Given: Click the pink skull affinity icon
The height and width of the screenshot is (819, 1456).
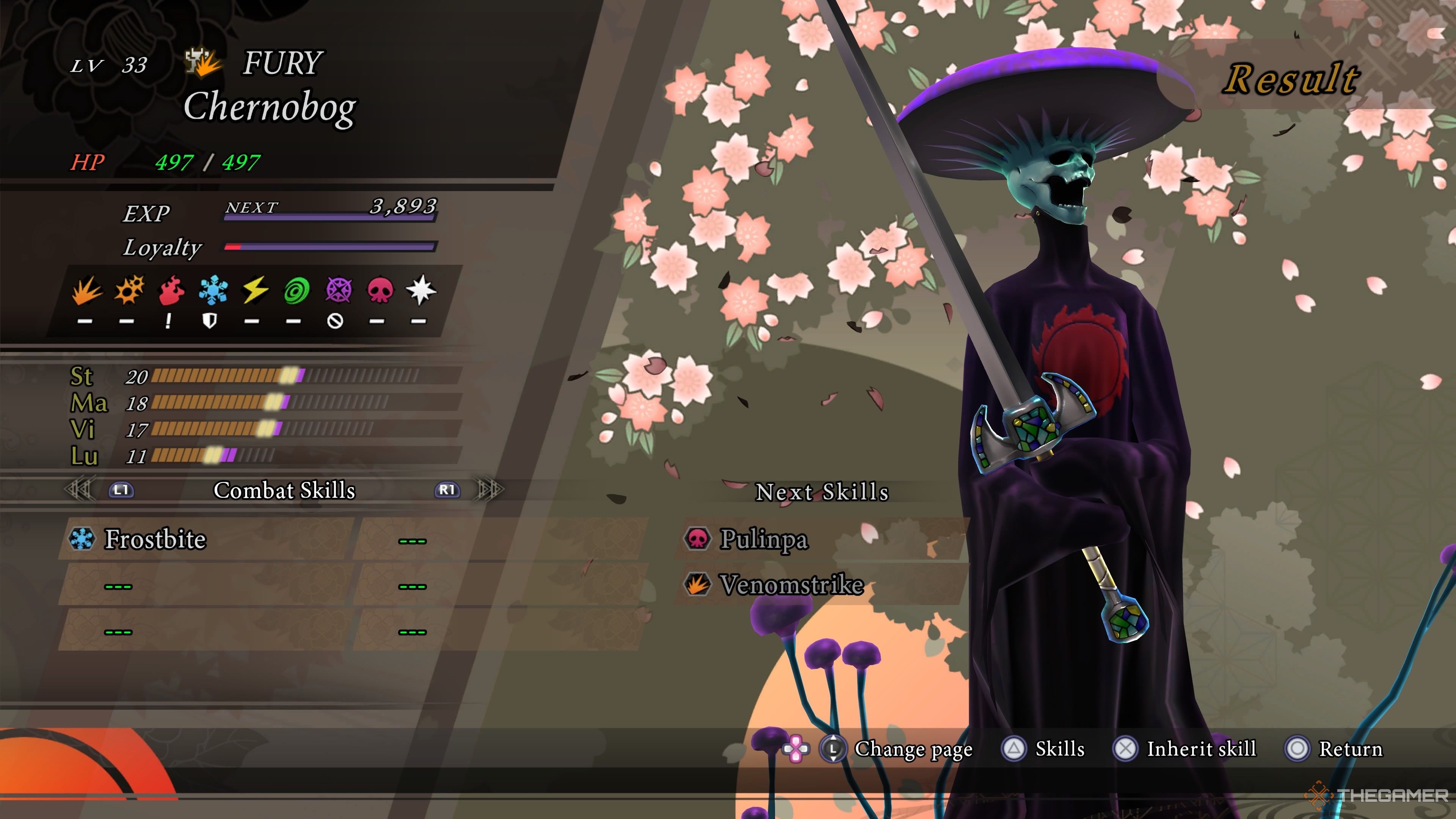Looking at the screenshot, I should tap(380, 290).
